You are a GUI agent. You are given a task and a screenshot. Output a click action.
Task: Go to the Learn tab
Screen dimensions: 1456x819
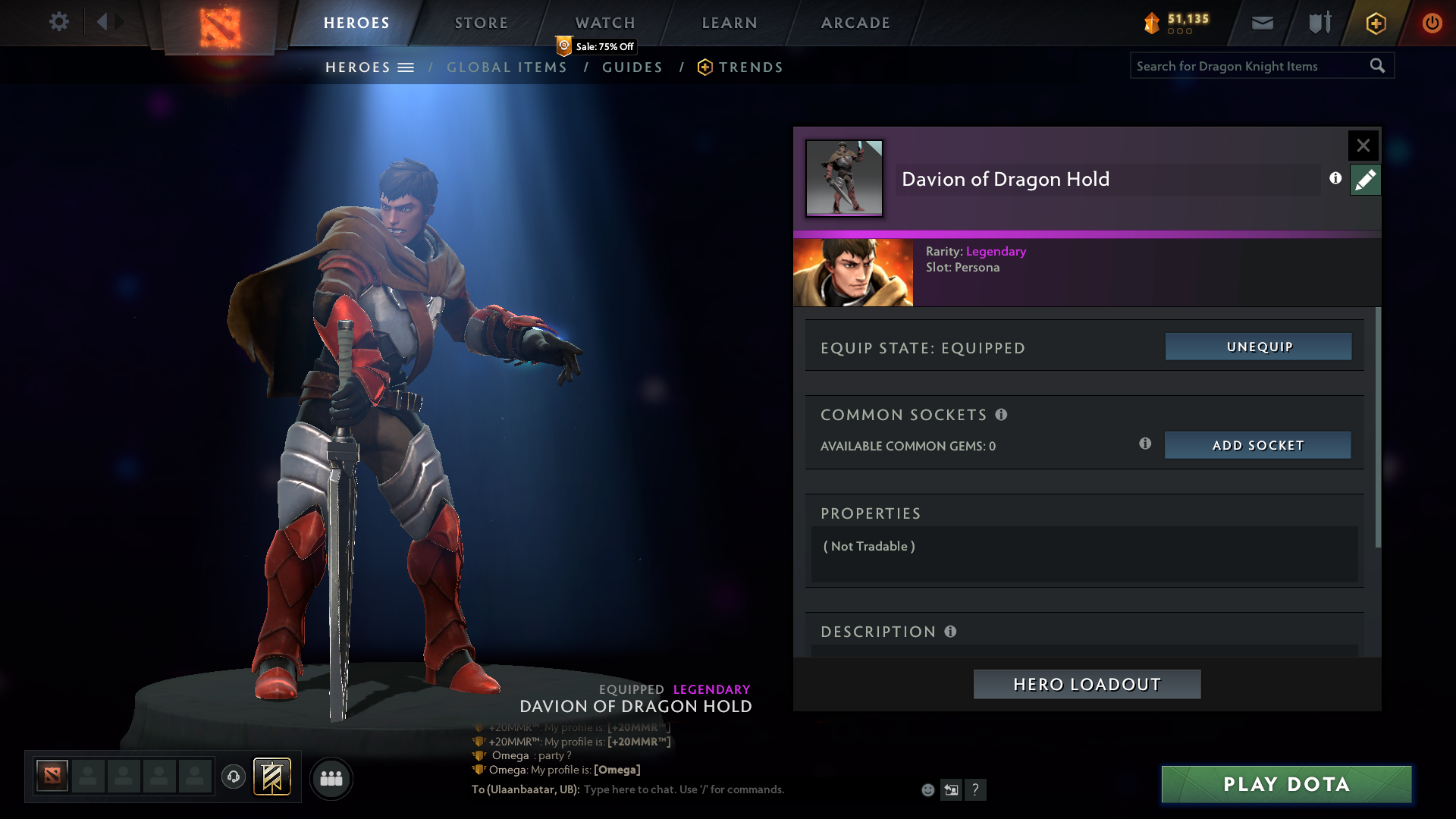pos(730,23)
